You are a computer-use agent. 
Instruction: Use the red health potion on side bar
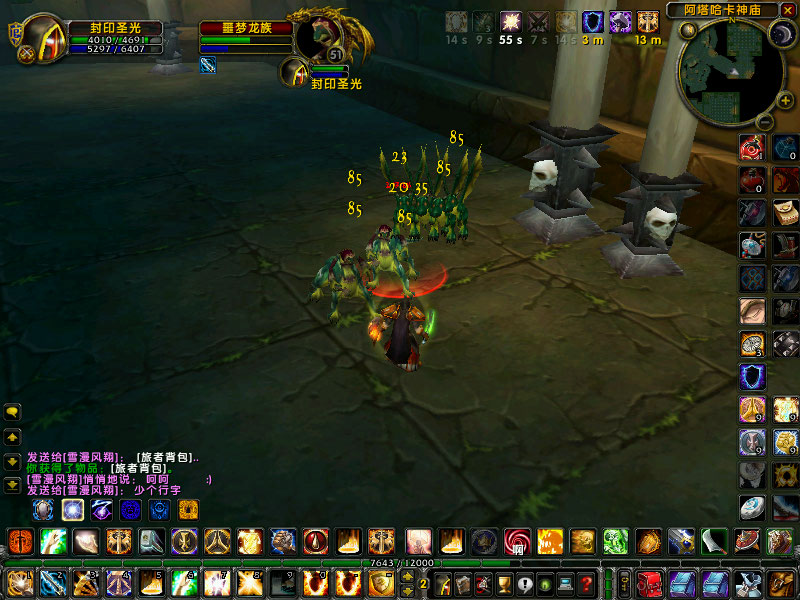752,180
